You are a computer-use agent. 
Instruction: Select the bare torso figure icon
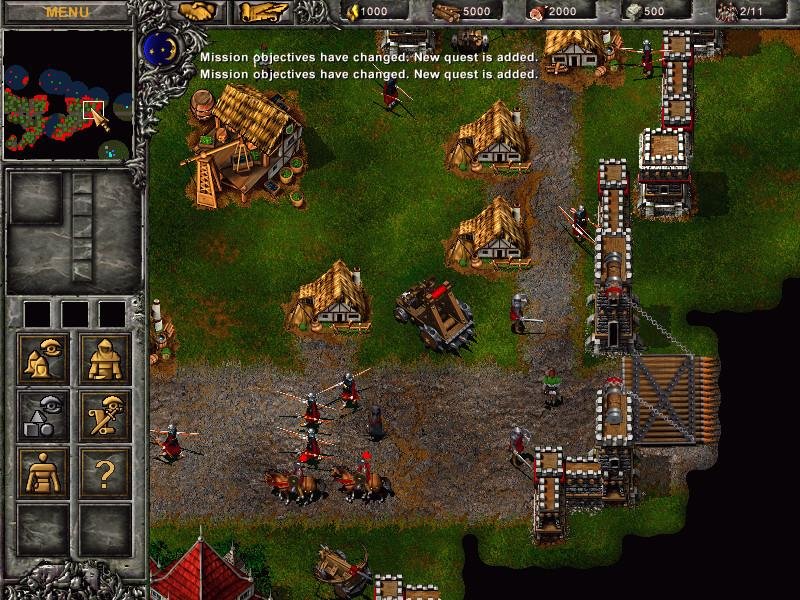43,472
